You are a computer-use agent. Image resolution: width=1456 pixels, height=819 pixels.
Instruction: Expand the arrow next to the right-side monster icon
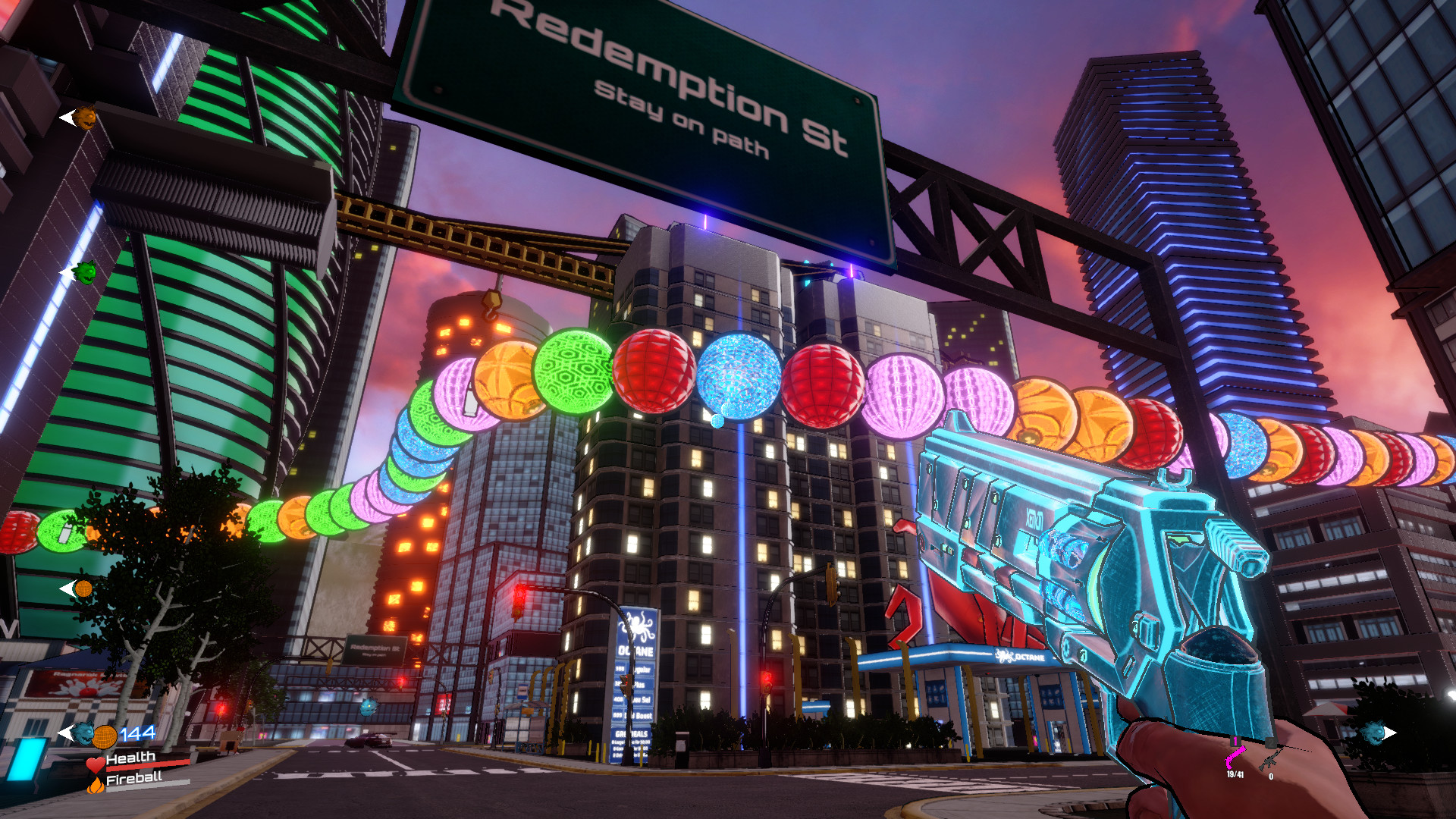1392,733
